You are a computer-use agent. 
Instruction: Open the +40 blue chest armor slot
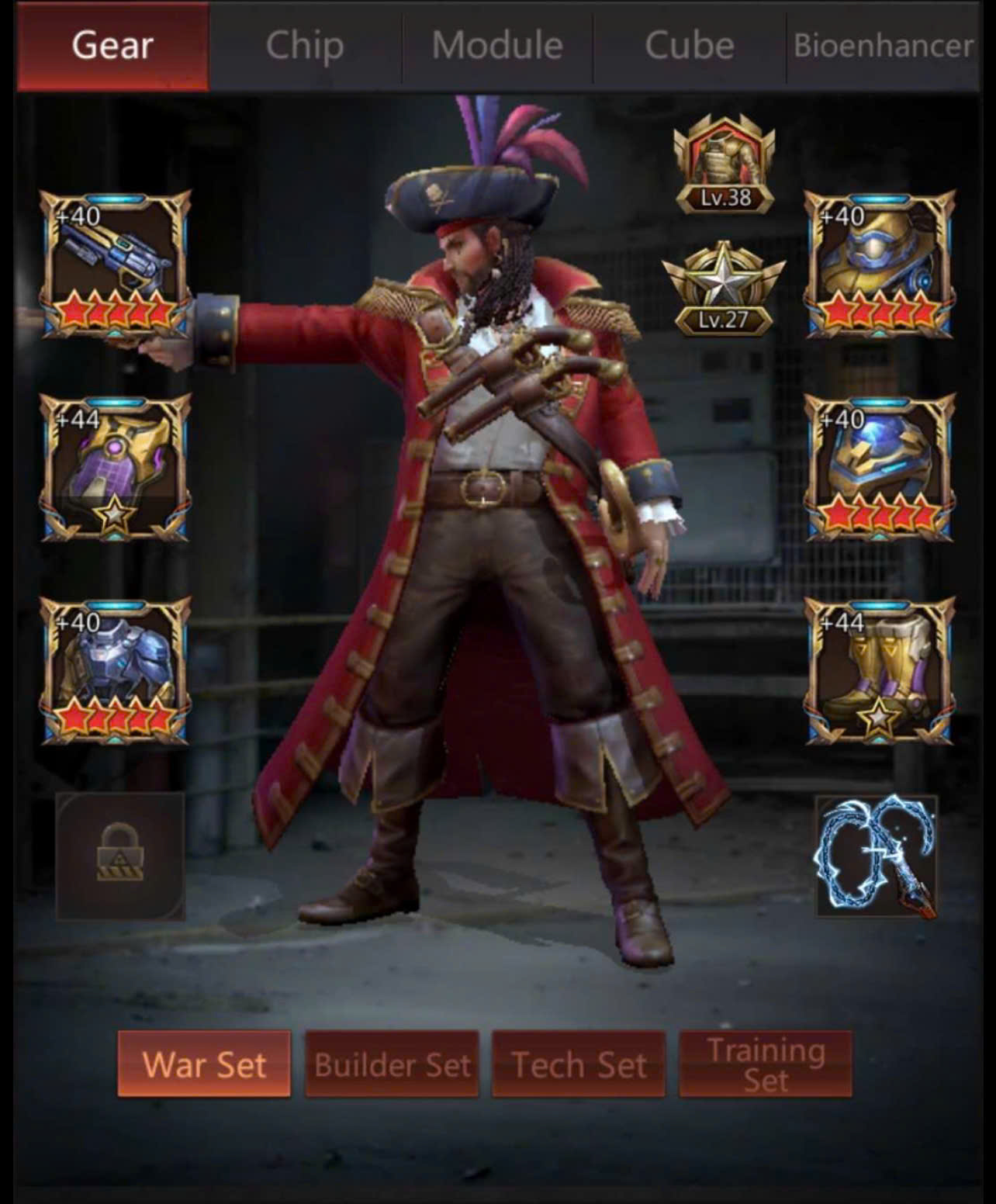115,671
